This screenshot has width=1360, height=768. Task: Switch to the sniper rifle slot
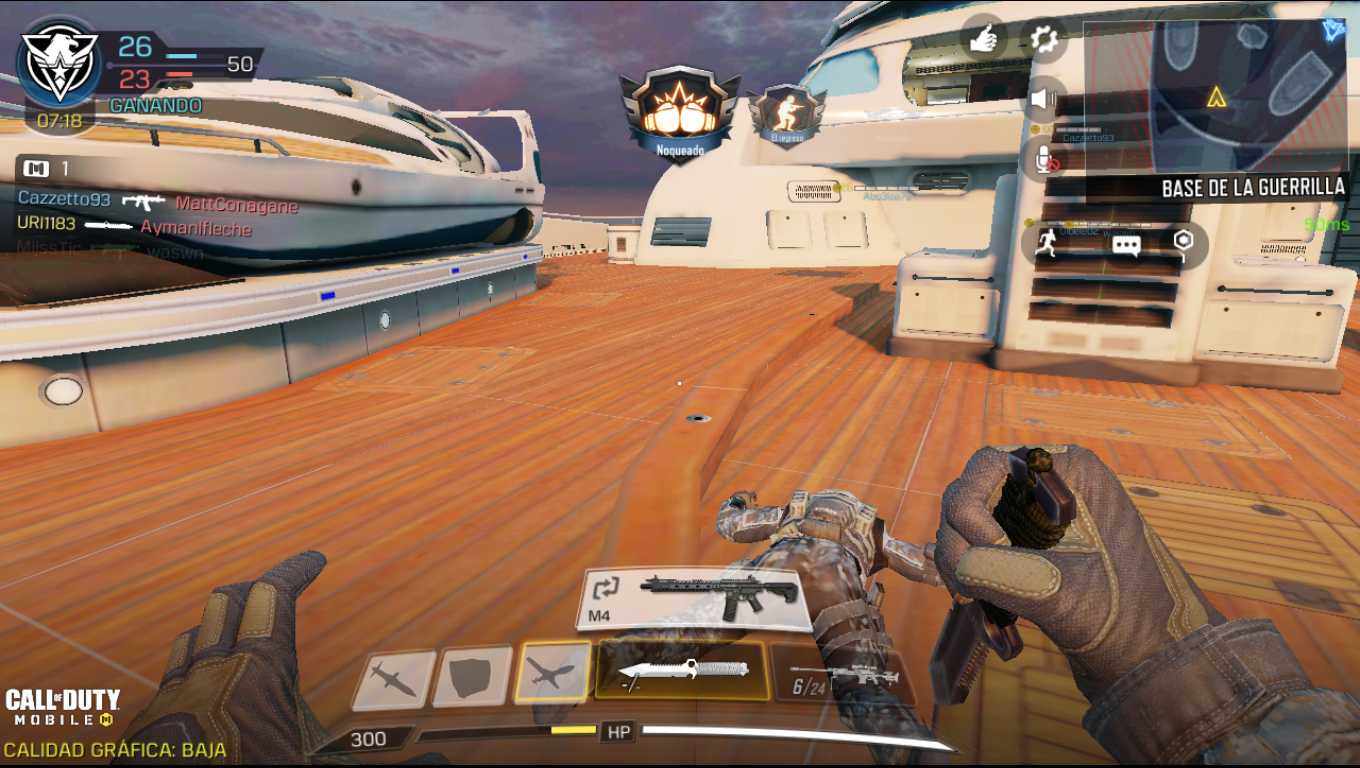point(842,677)
